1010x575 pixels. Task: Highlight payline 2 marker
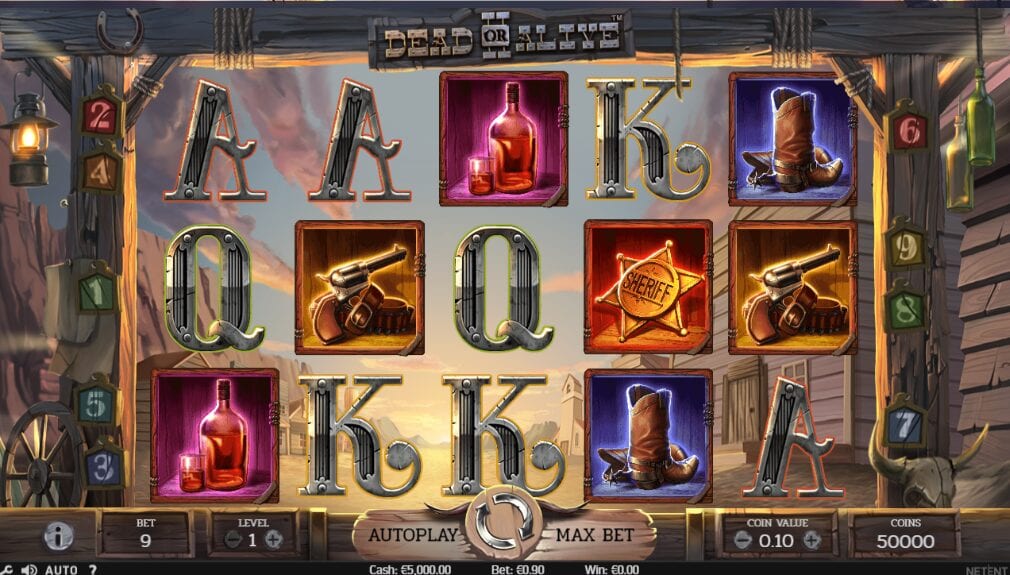pos(101,116)
